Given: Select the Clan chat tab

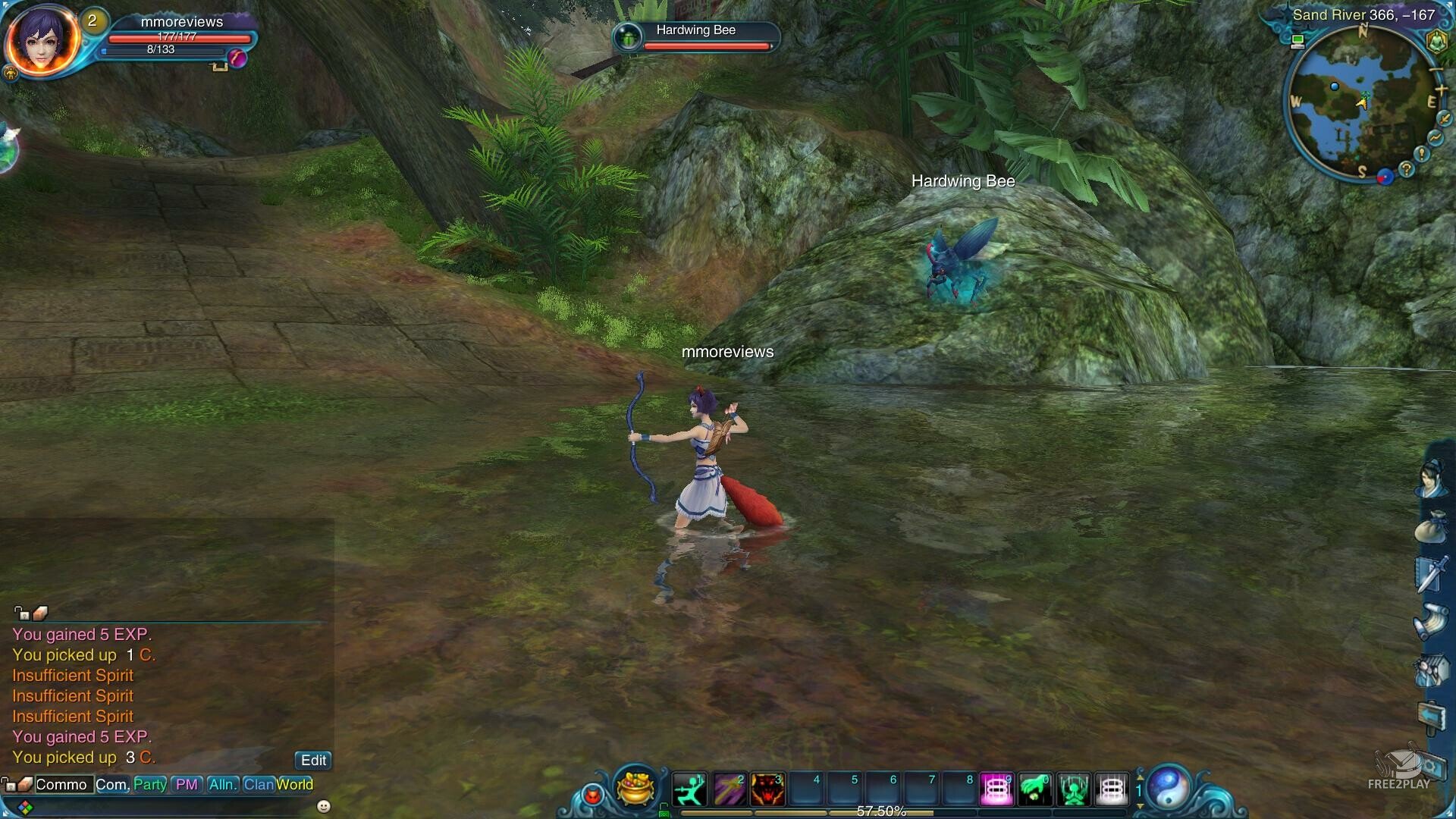Looking at the screenshot, I should point(258,784).
